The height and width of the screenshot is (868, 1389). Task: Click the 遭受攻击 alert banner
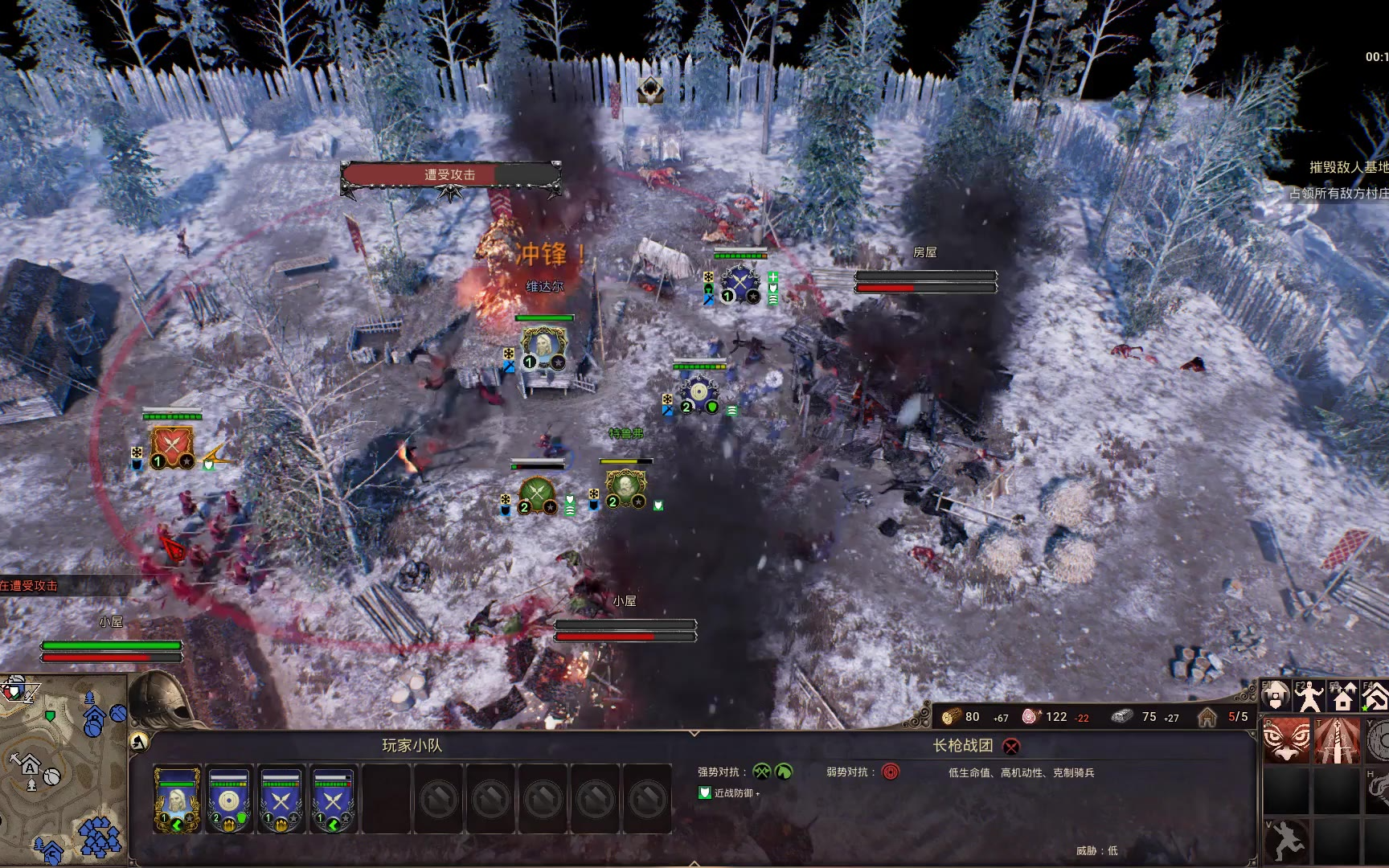450,175
